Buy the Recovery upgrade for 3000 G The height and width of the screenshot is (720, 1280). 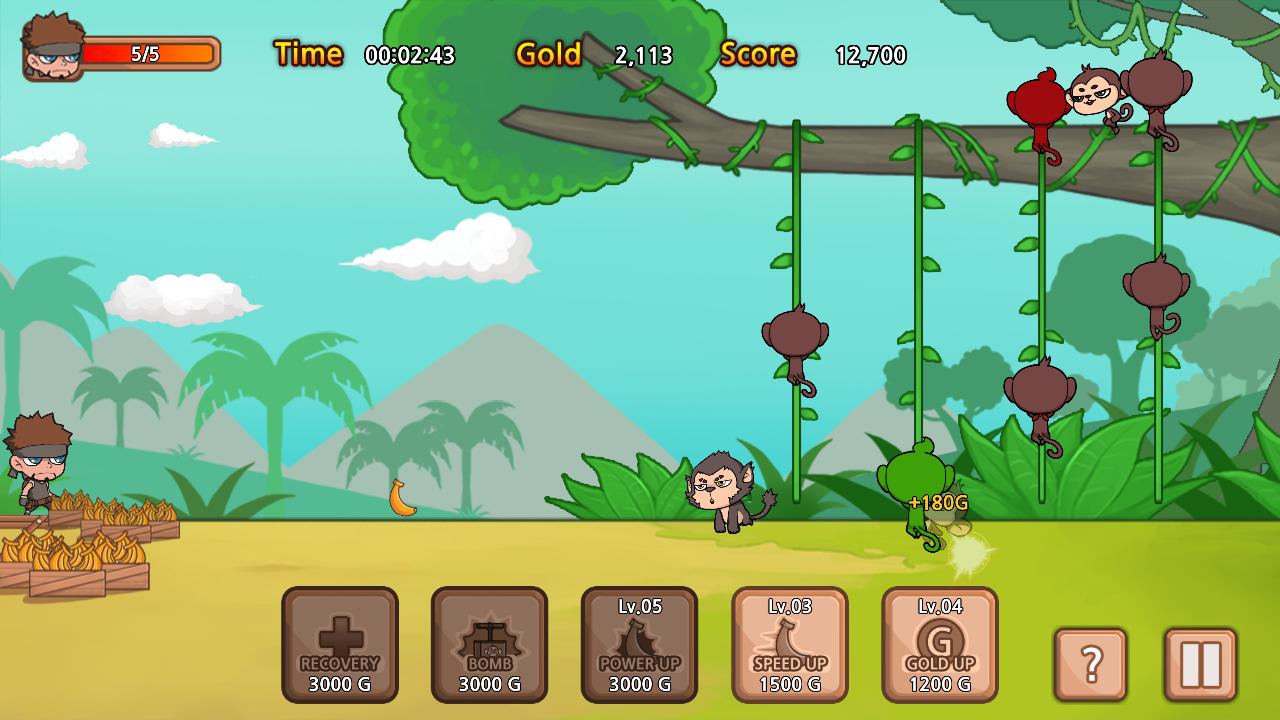tap(340, 645)
